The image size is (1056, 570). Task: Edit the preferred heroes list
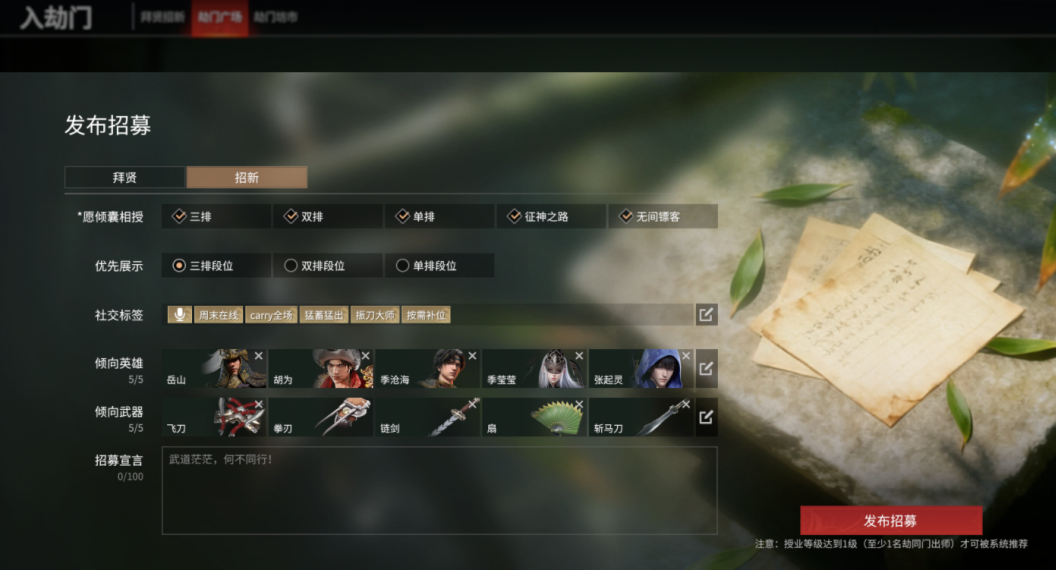(706, 369)
